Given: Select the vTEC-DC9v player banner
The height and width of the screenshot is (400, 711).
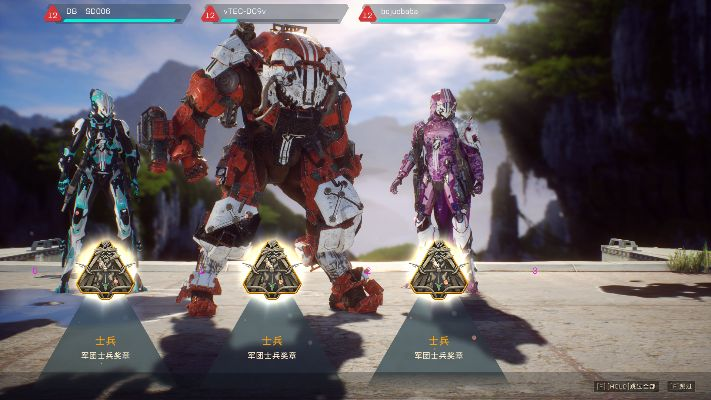Looking at the screenshot, I should 274,13.
